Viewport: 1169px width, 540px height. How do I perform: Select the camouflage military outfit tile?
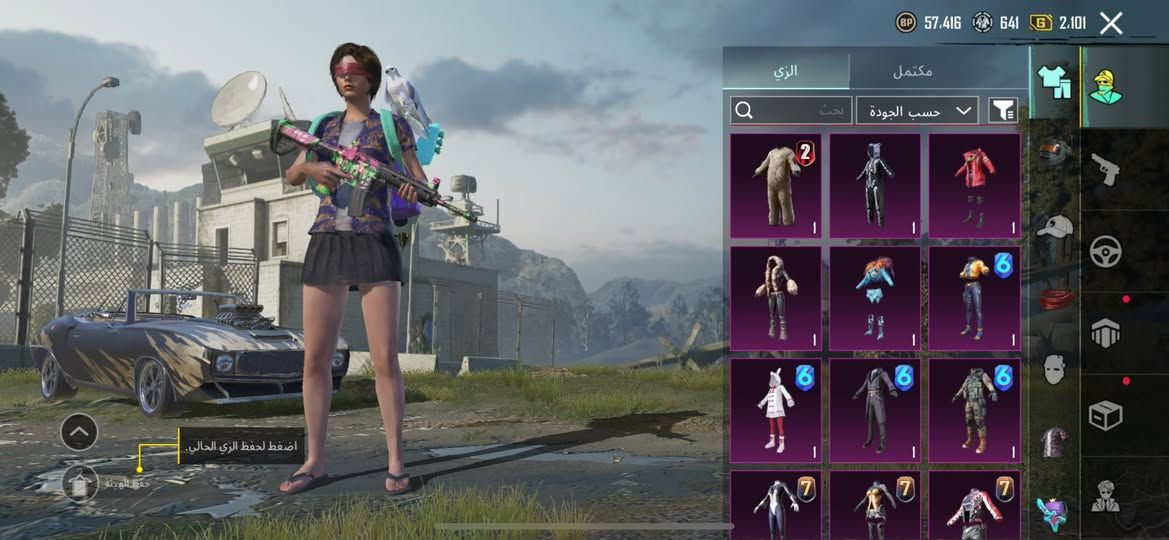[x=974, y=411]
